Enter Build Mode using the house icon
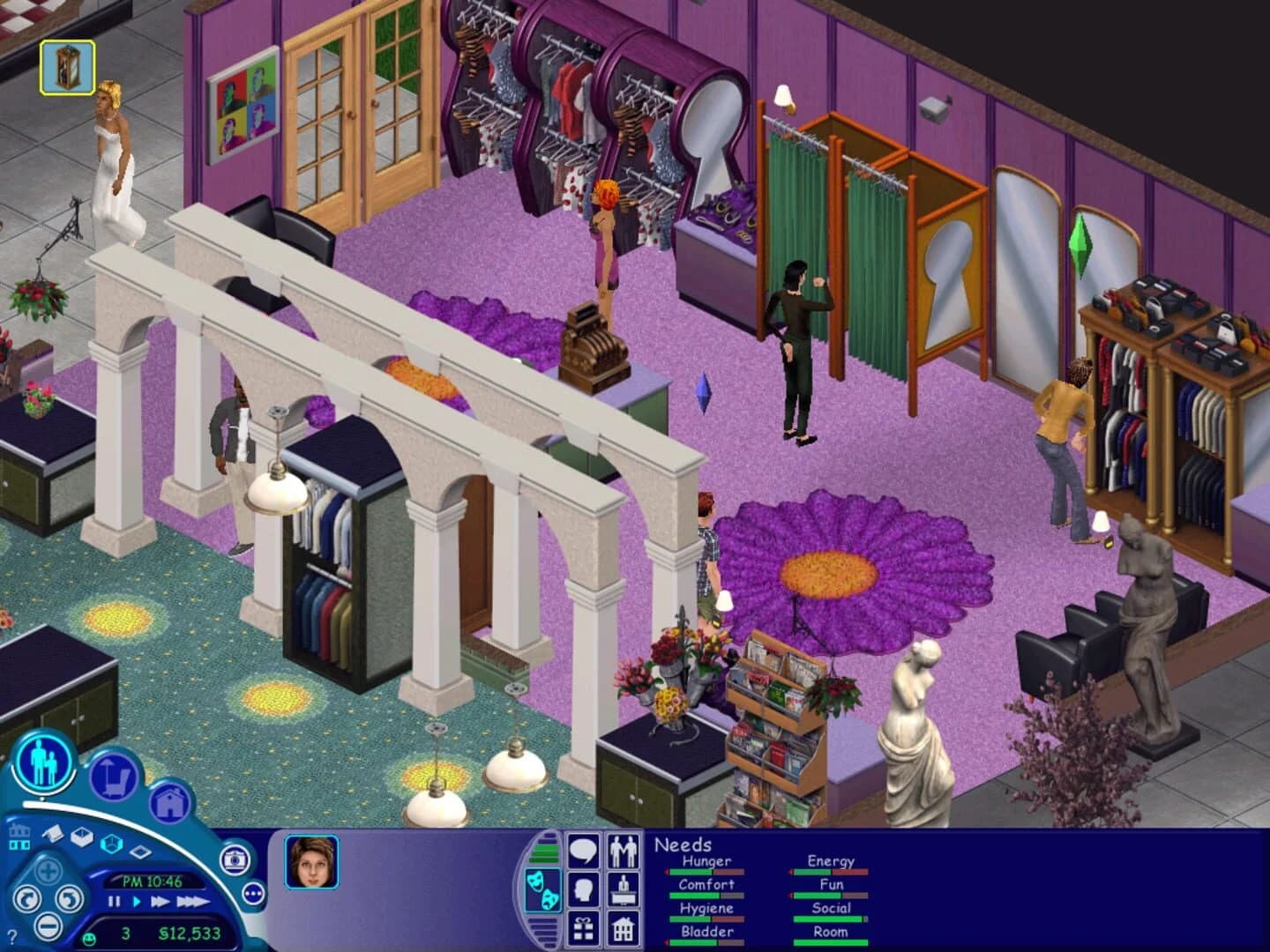The height and width of the screenshot is (952, 1270). click(170, 801)
